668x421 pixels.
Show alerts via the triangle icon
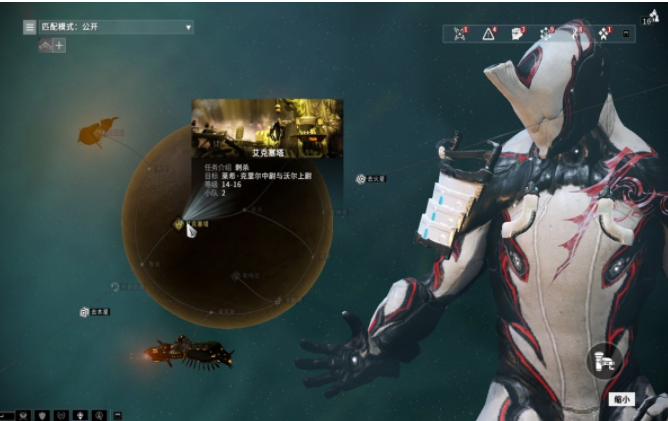click(489, 33)
